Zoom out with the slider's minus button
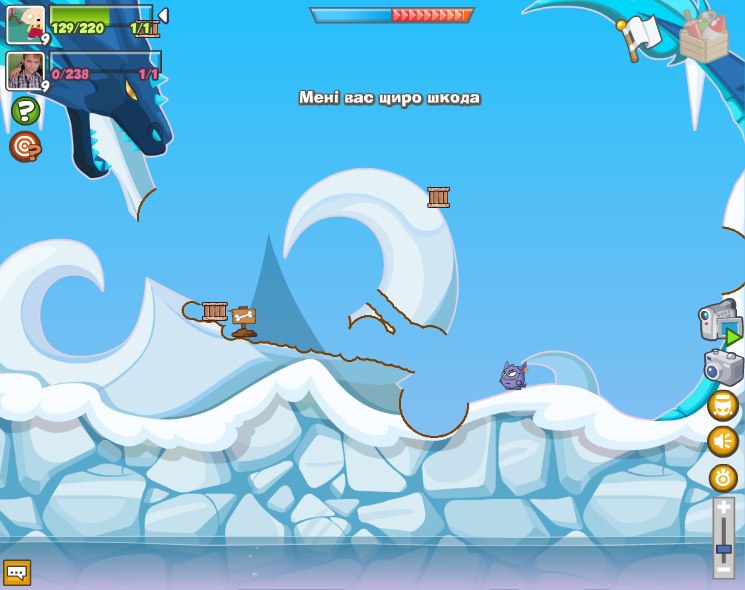 [724, 570]
